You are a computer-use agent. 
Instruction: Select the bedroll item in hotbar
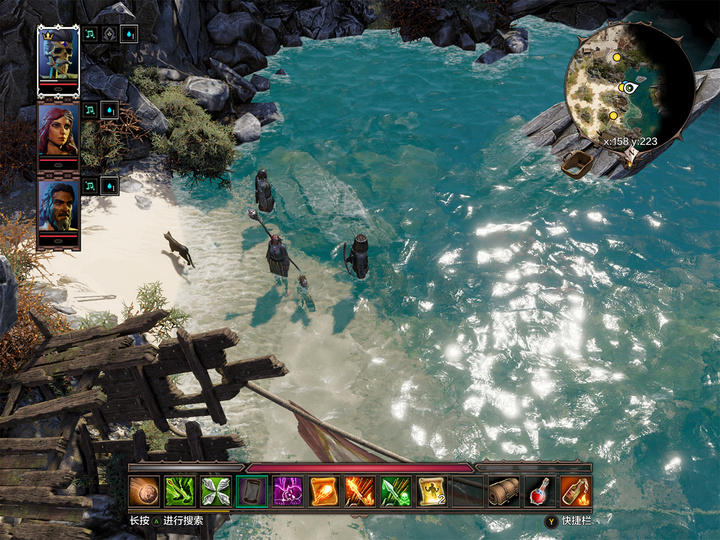[x=504, y=491]
